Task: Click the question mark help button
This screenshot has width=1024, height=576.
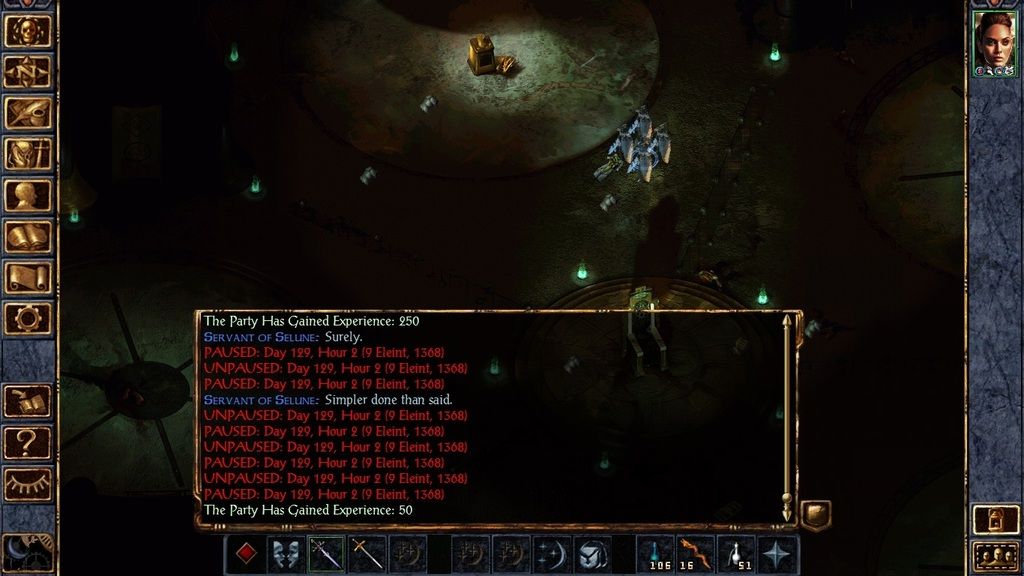Action: pyautogui.click(x=28, y=442)
